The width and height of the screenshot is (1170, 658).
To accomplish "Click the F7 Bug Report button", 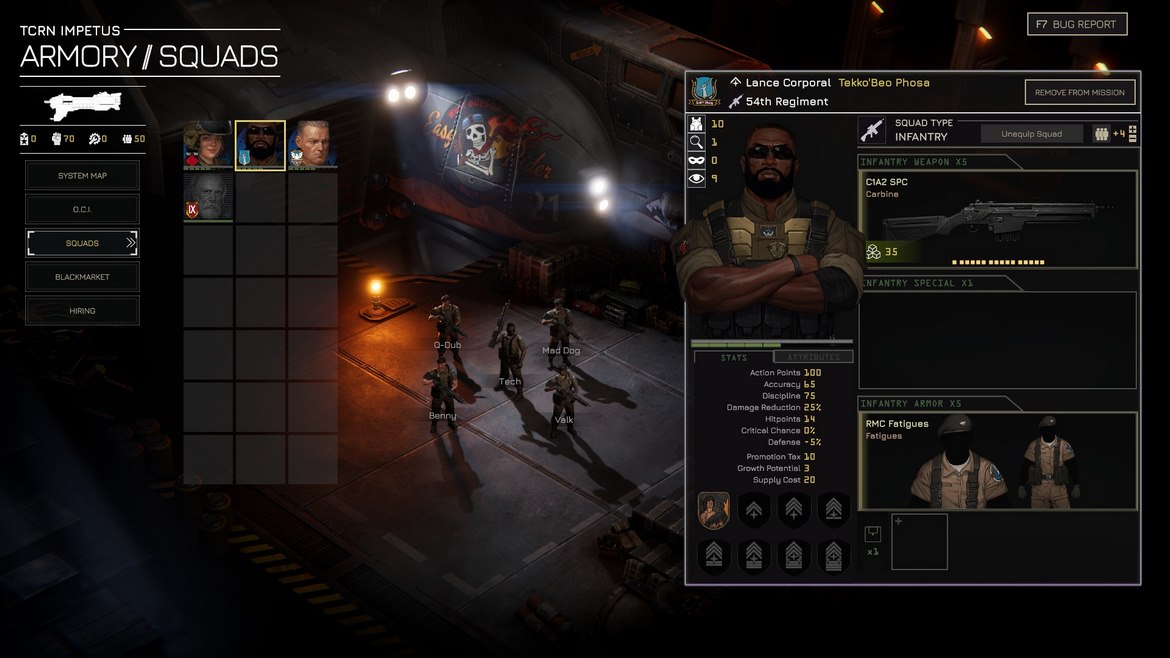I will tap(1077, 24).
